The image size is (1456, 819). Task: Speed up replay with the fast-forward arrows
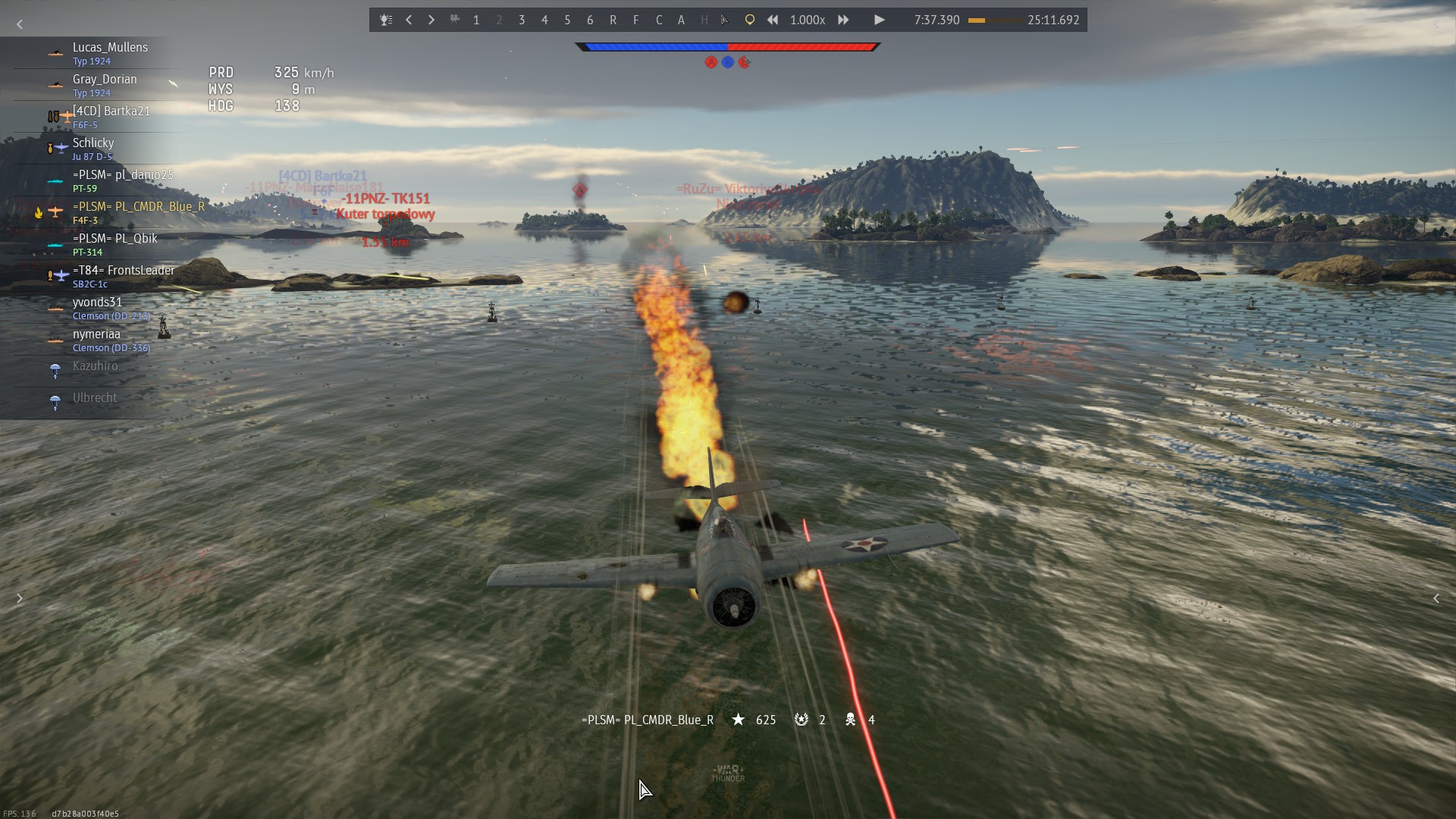click(x=843, y=20)
